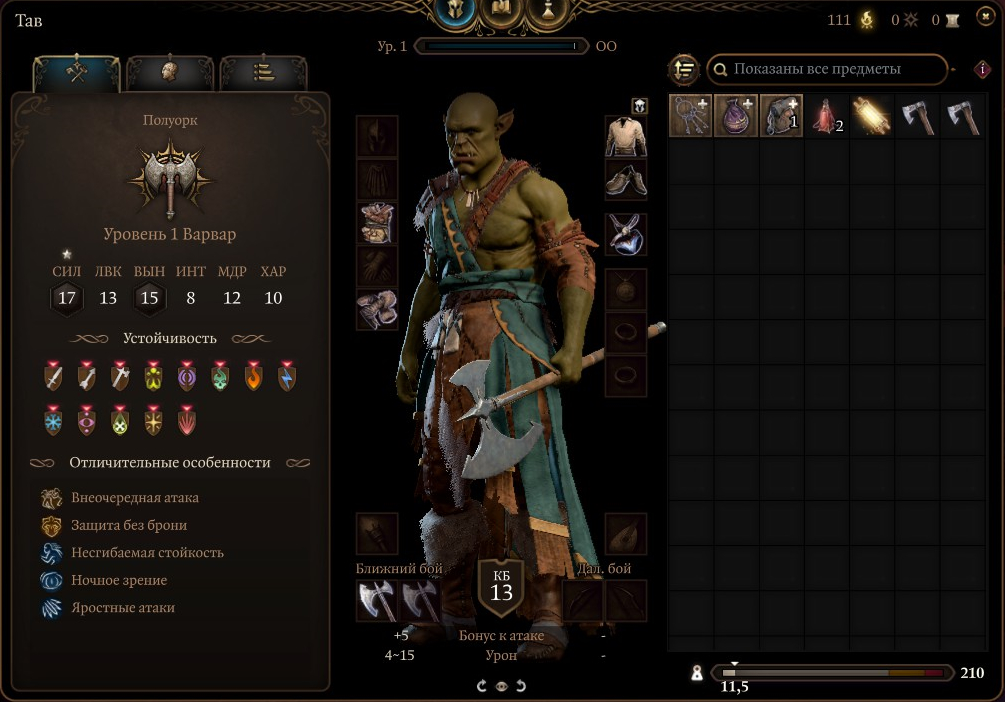Image resolution: width=1005 pixels, height=702 pixels.
Task: Click the equipped body armour wrap slot
Action: pyautogui.click(x=377, y=223)
